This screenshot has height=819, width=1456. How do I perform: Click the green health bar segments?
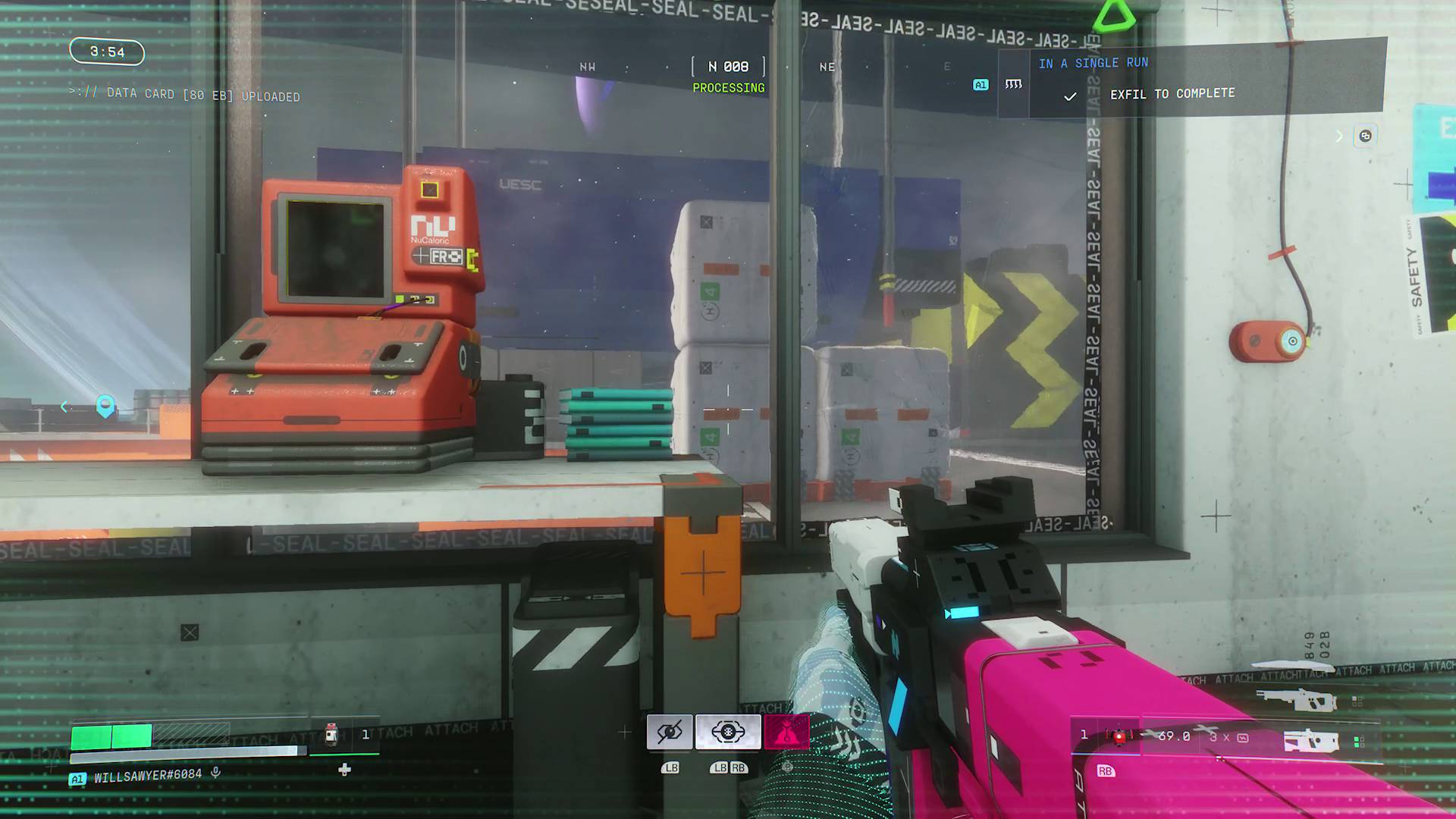(114, 735)
